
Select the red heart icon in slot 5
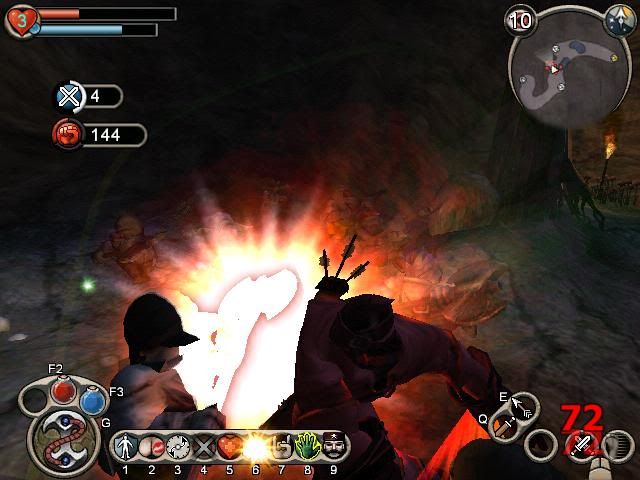pyautogui.click(x=229, y=446)
